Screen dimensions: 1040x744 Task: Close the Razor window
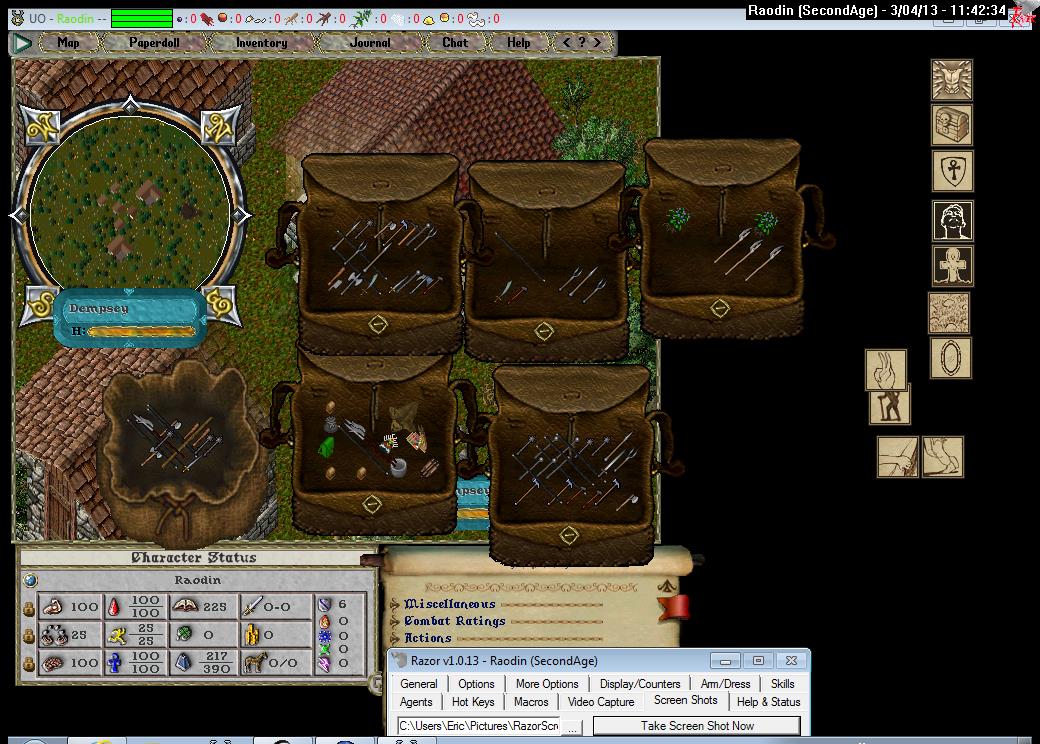(790, 661)
